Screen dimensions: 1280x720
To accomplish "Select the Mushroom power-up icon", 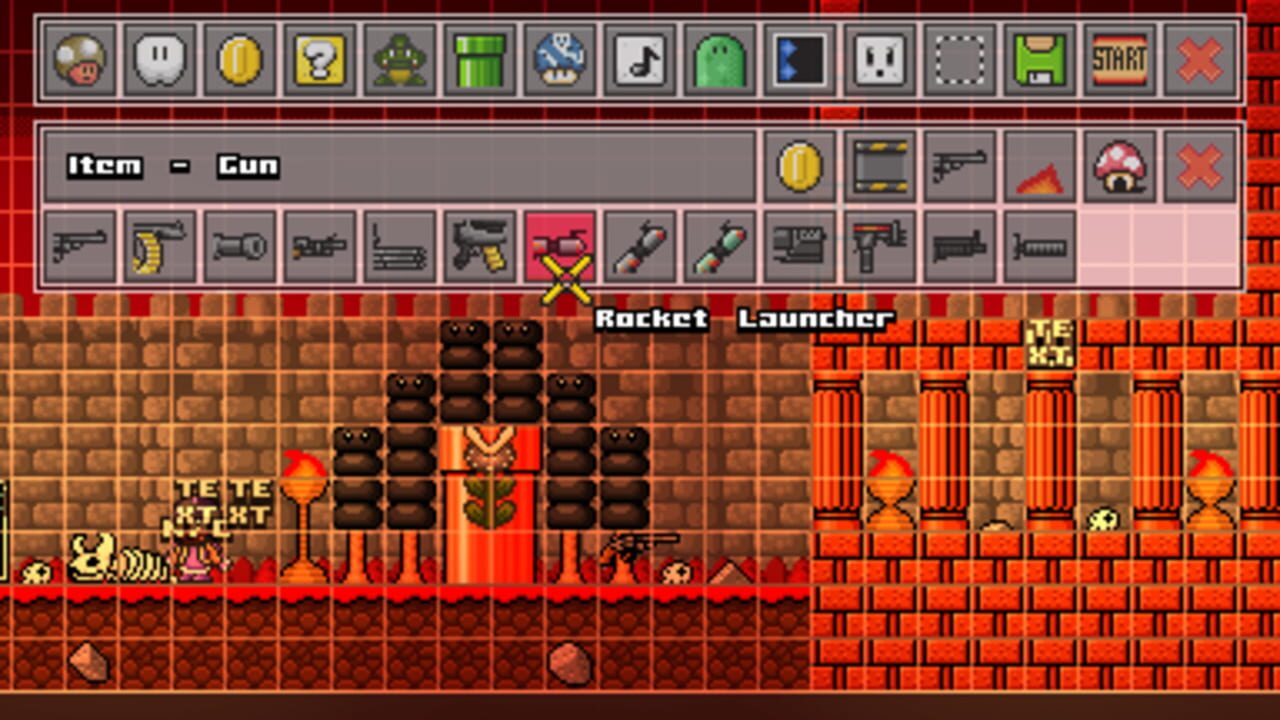I will point(80,62).
